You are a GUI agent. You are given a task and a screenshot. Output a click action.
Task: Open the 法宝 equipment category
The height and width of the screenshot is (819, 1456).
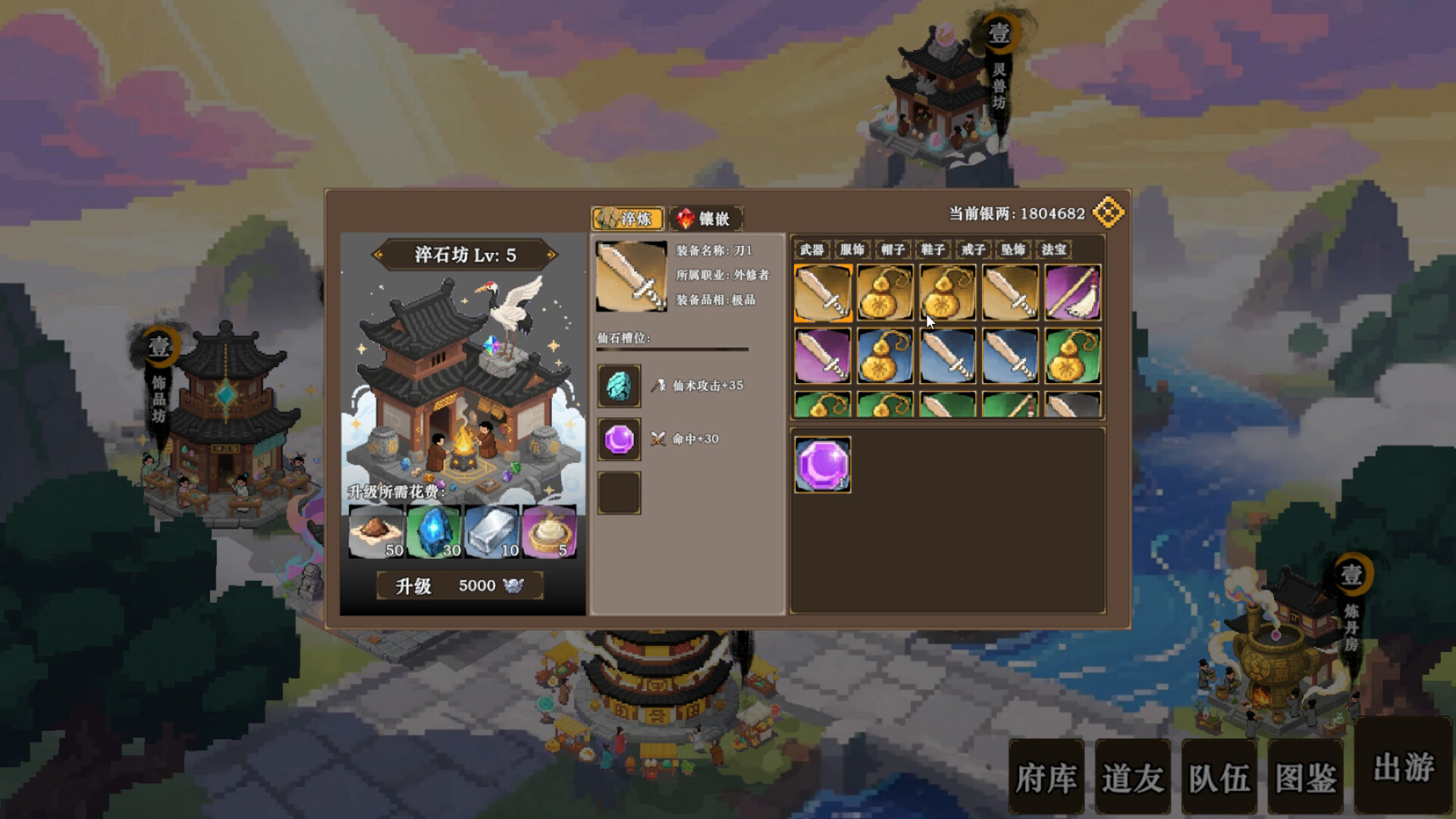1054,249
